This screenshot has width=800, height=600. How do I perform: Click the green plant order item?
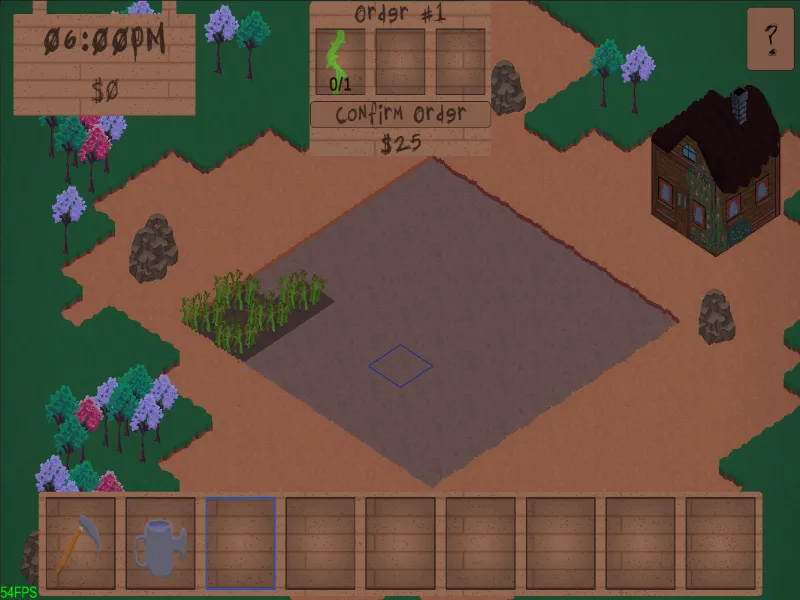(340, 61)
